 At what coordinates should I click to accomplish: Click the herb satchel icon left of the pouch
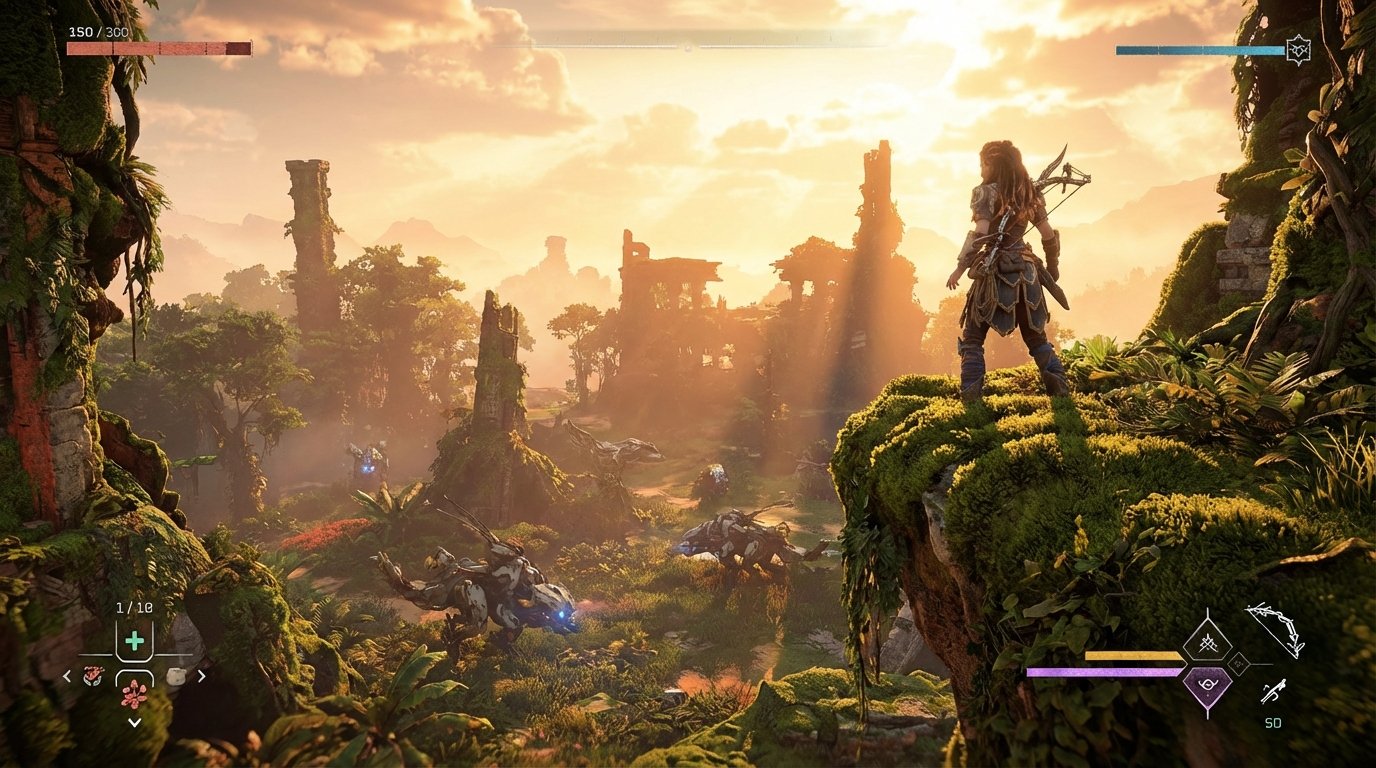point(93,675)
